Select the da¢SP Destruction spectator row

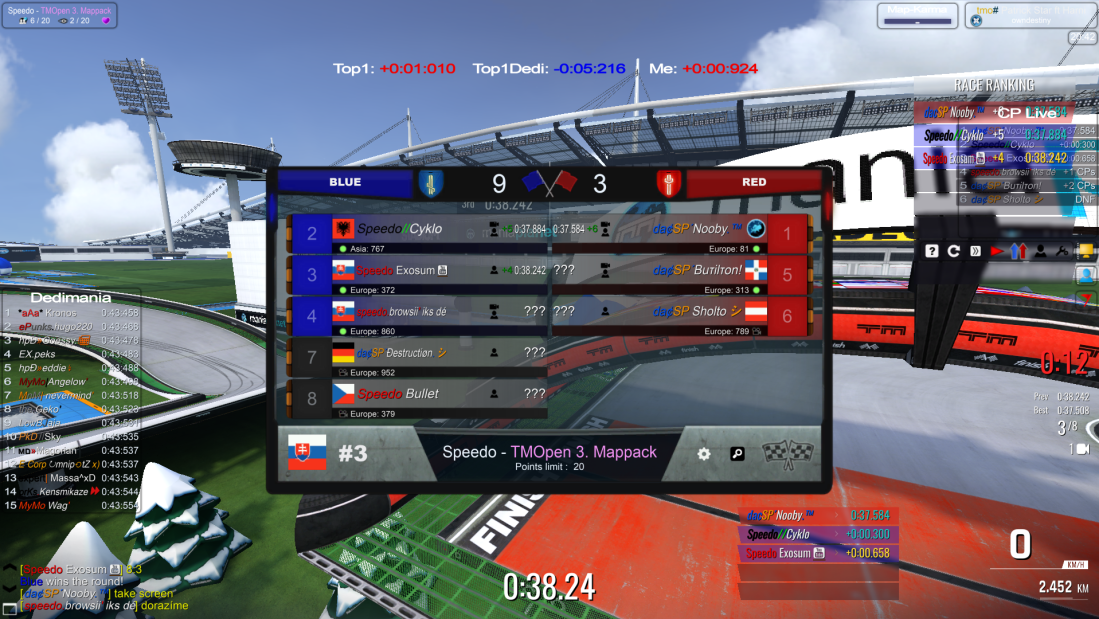pos(418,358)
